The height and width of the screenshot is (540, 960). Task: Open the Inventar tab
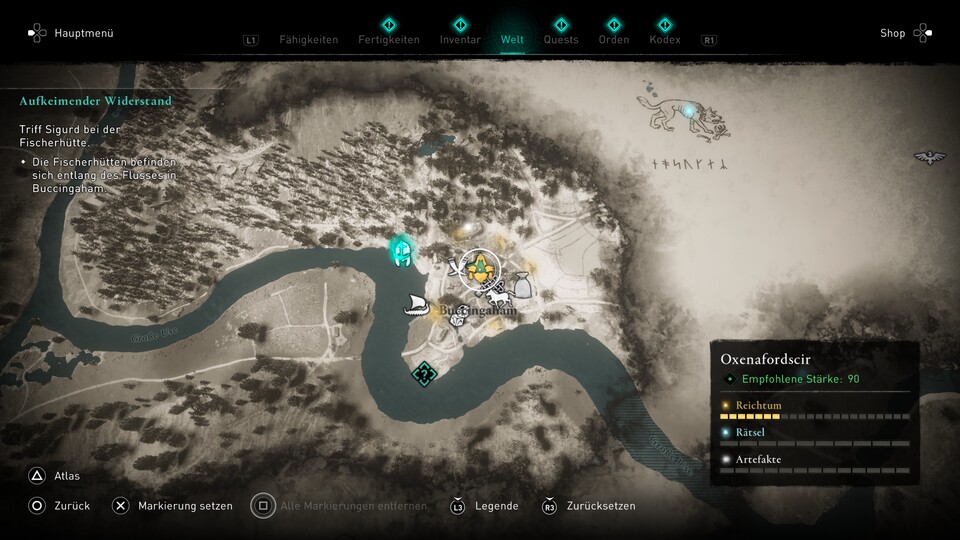tap(460, 39)
